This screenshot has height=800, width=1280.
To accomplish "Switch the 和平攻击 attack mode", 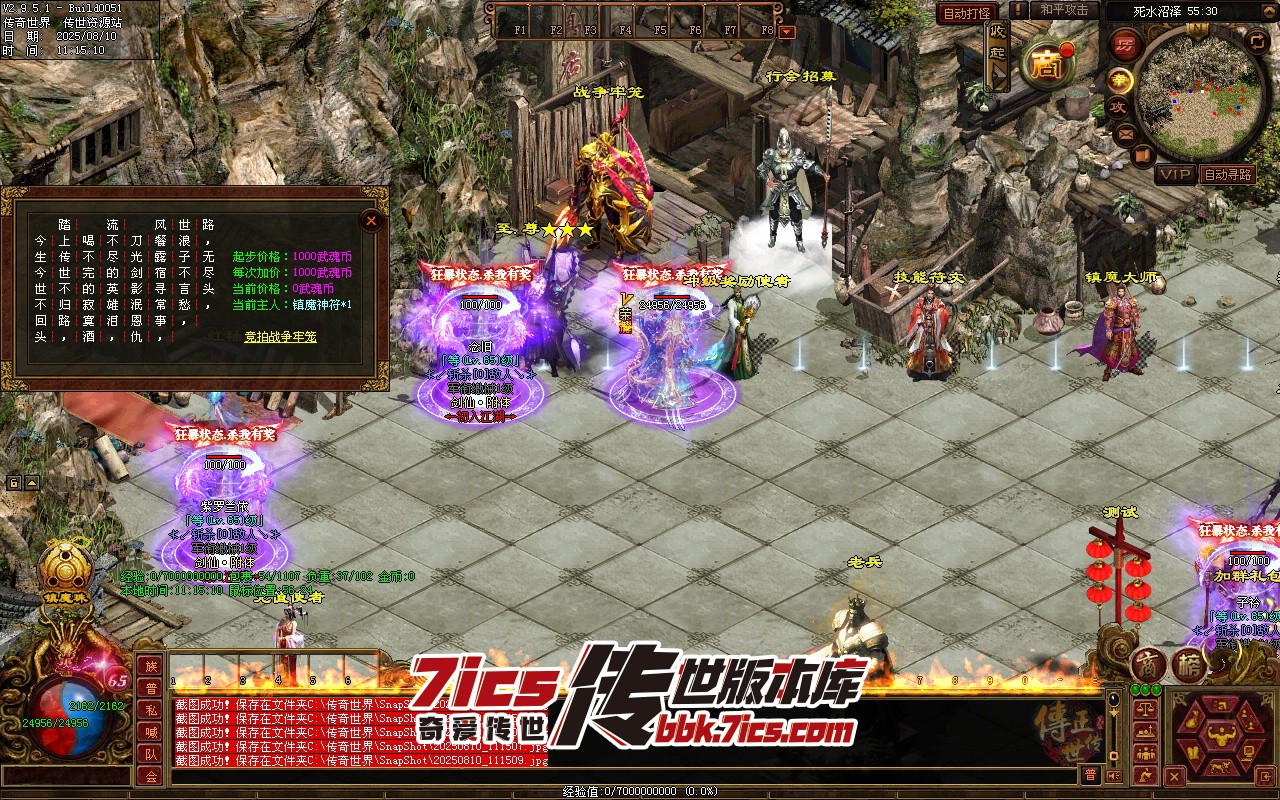I will pyautogui.click(x=1064, y=10).
